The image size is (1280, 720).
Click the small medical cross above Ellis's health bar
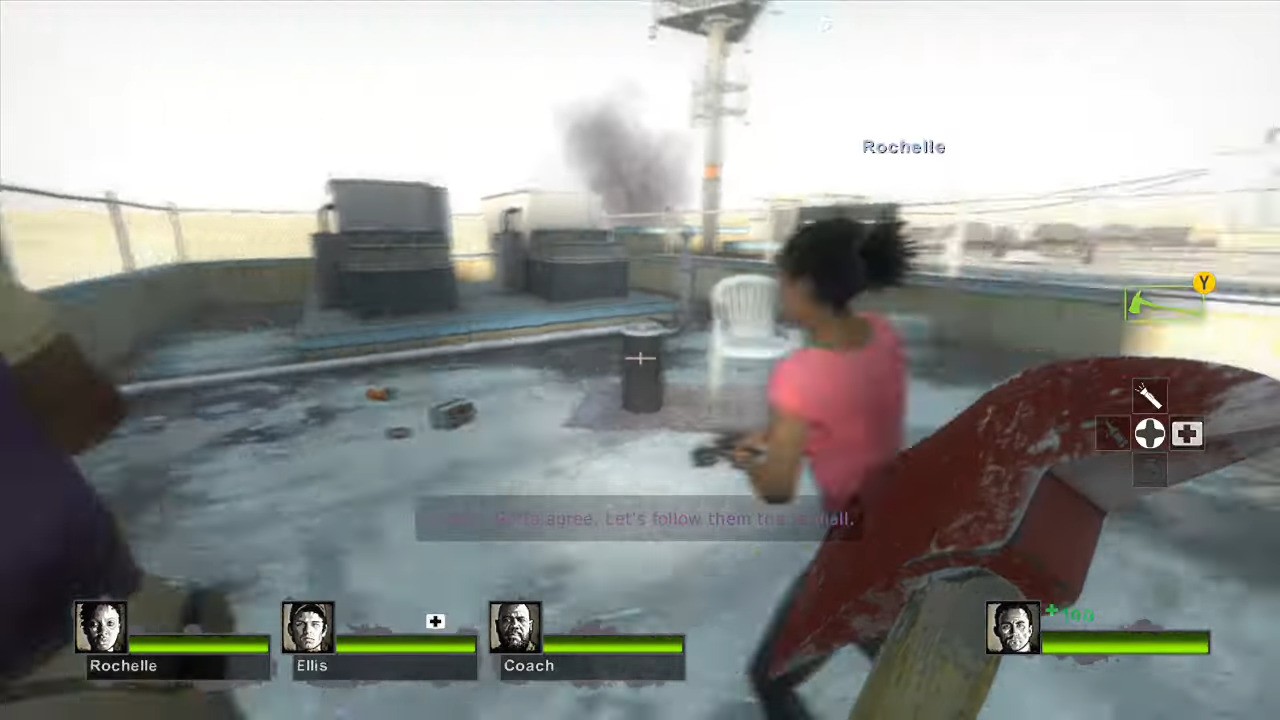click(435, 621)
